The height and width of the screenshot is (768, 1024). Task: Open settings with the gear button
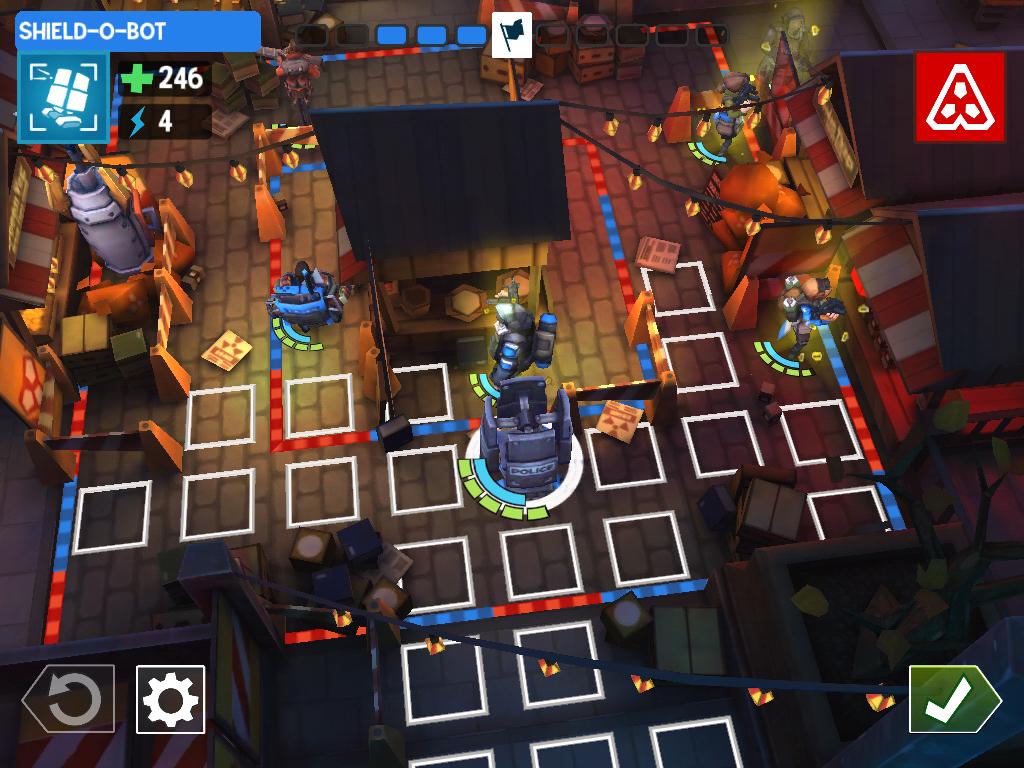pyautogui.click(x=170, y=699)
